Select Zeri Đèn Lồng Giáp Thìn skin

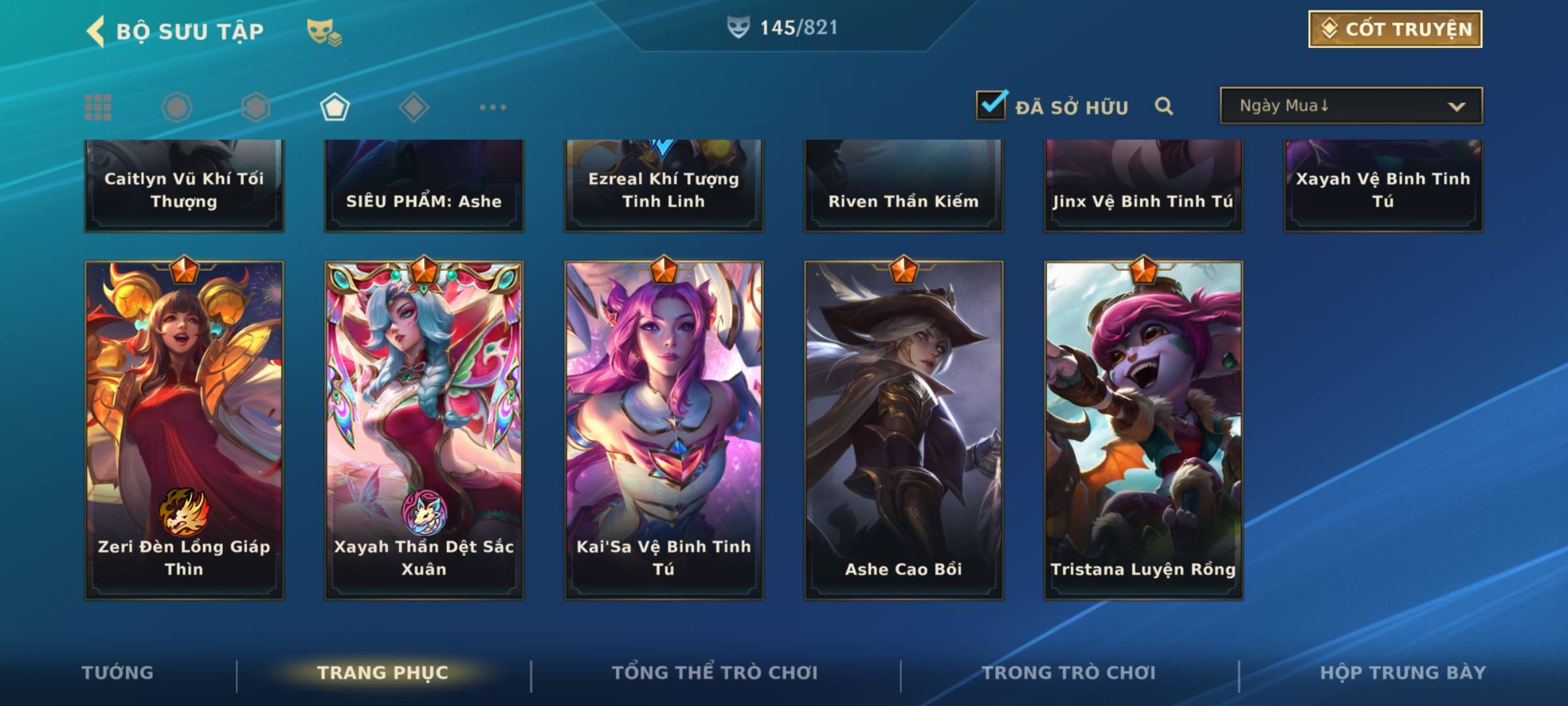pos(184,430)
